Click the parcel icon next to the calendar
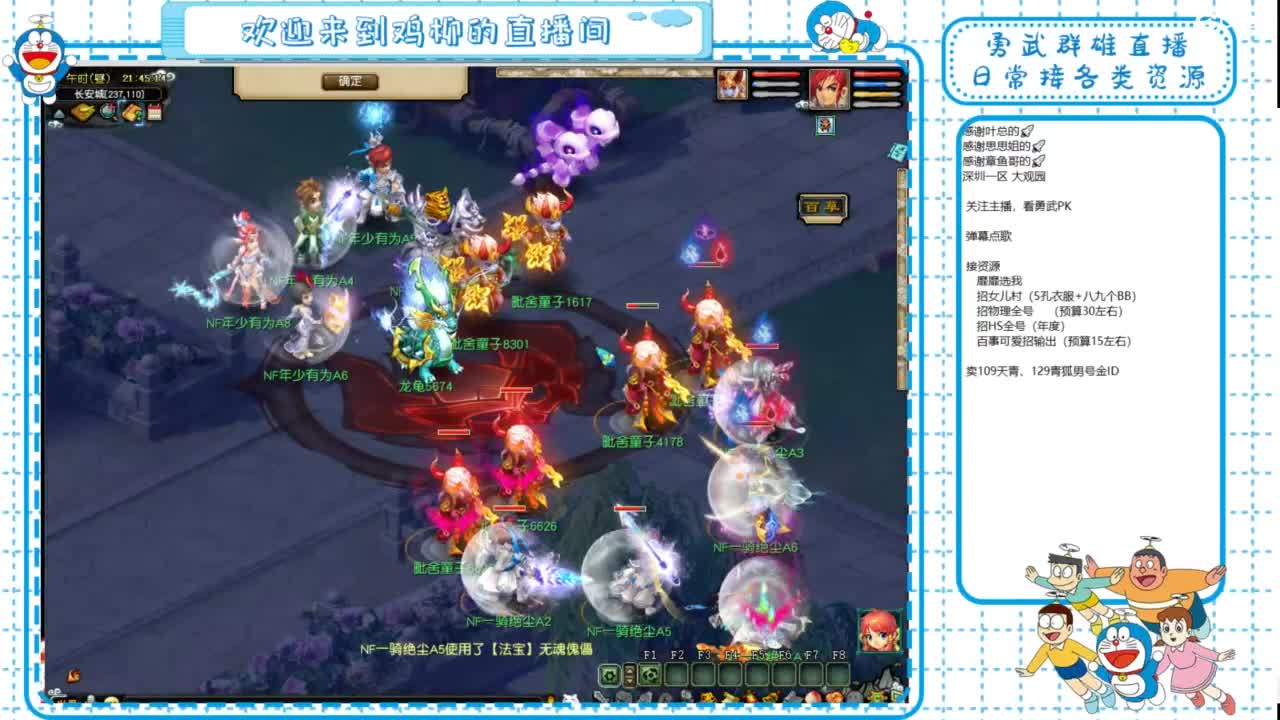 pos(131,112)
